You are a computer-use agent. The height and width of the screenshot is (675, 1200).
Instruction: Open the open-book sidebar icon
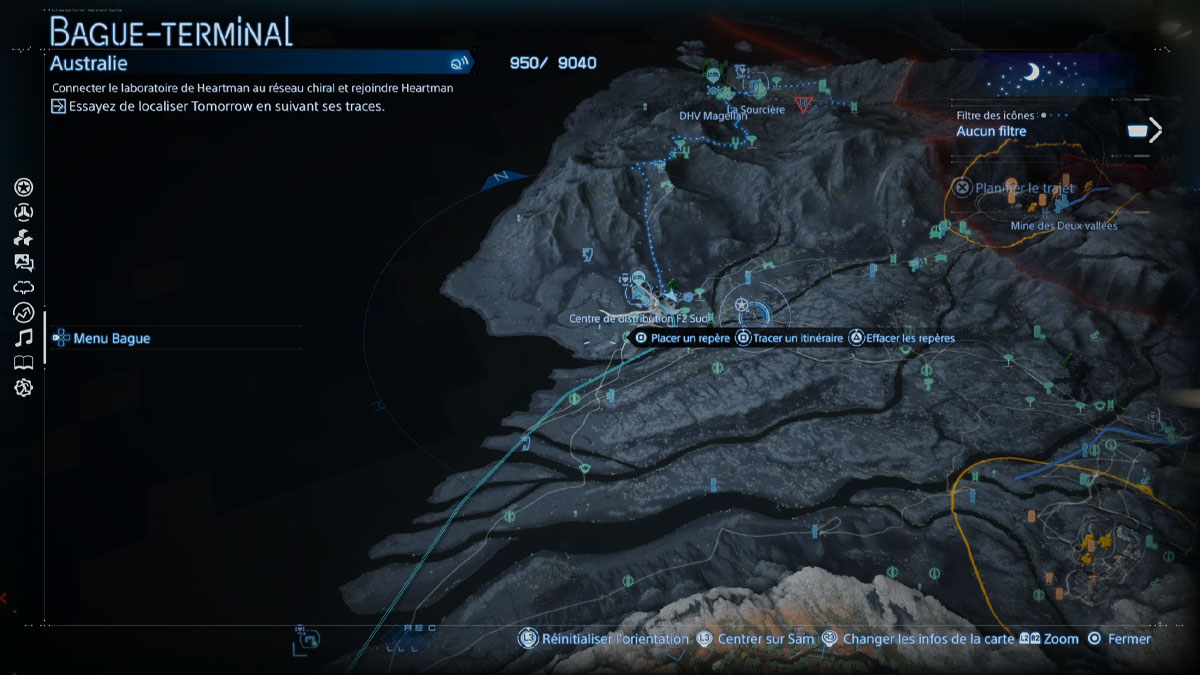[x=24, y=362]
